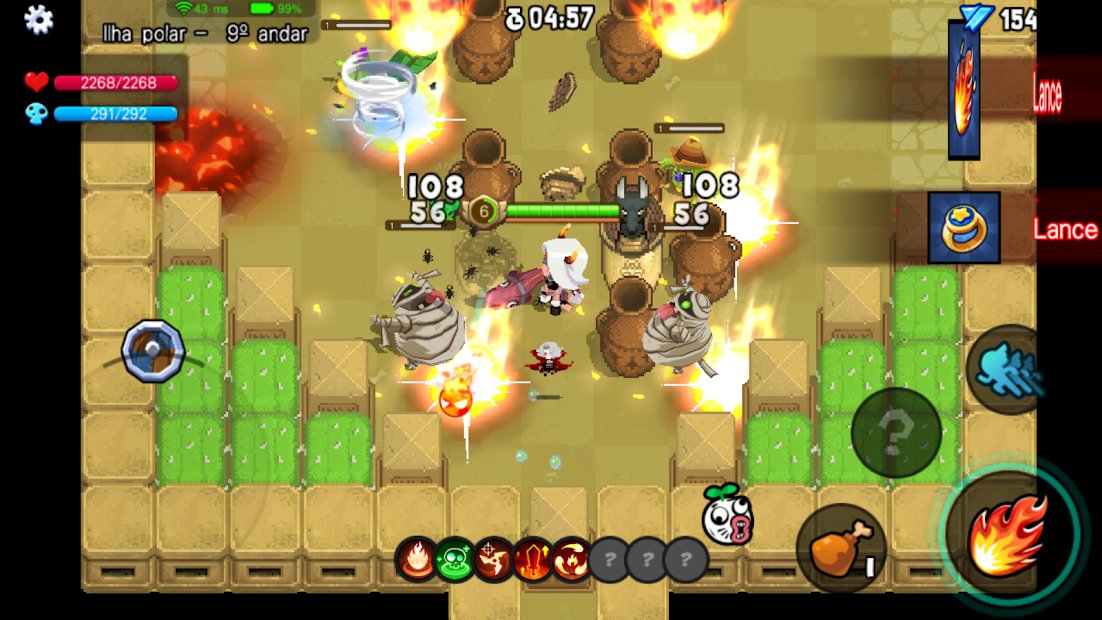Inspect the campfire flame buff icon

(416, 559)
